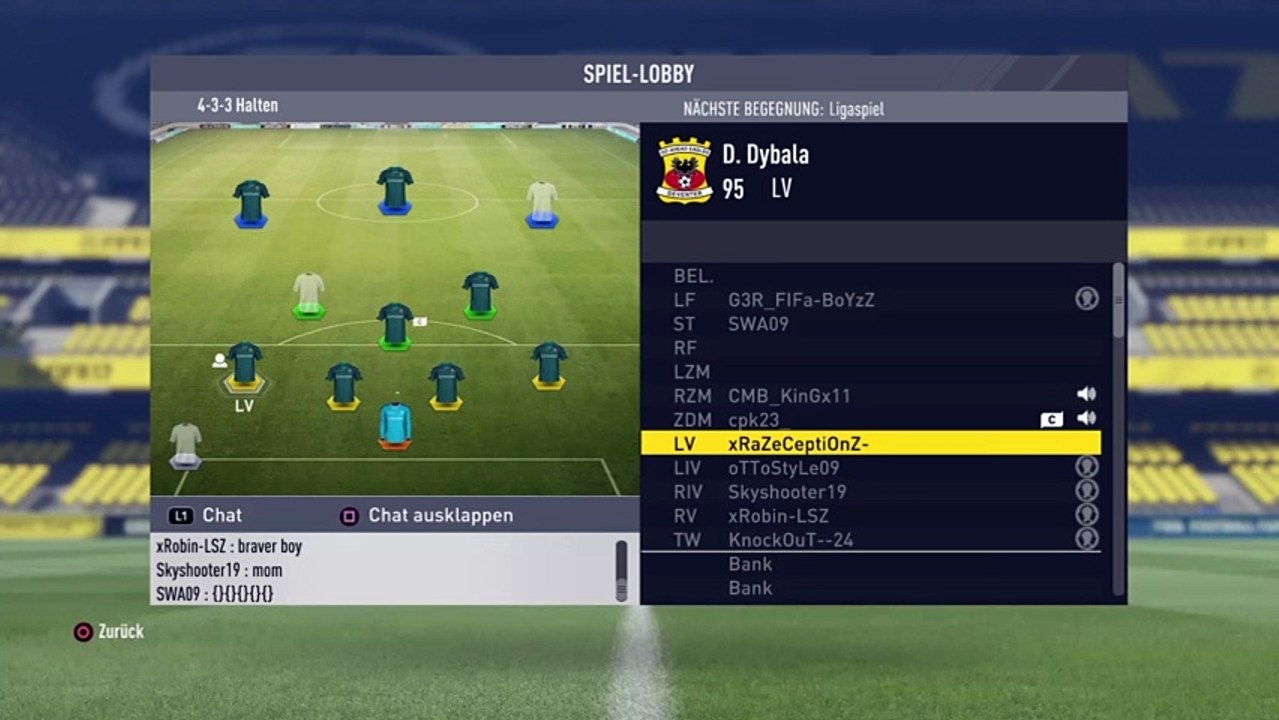This screenshot has height=720, width=1279.
Task: Open the chat message area
Action: (380, 570)
